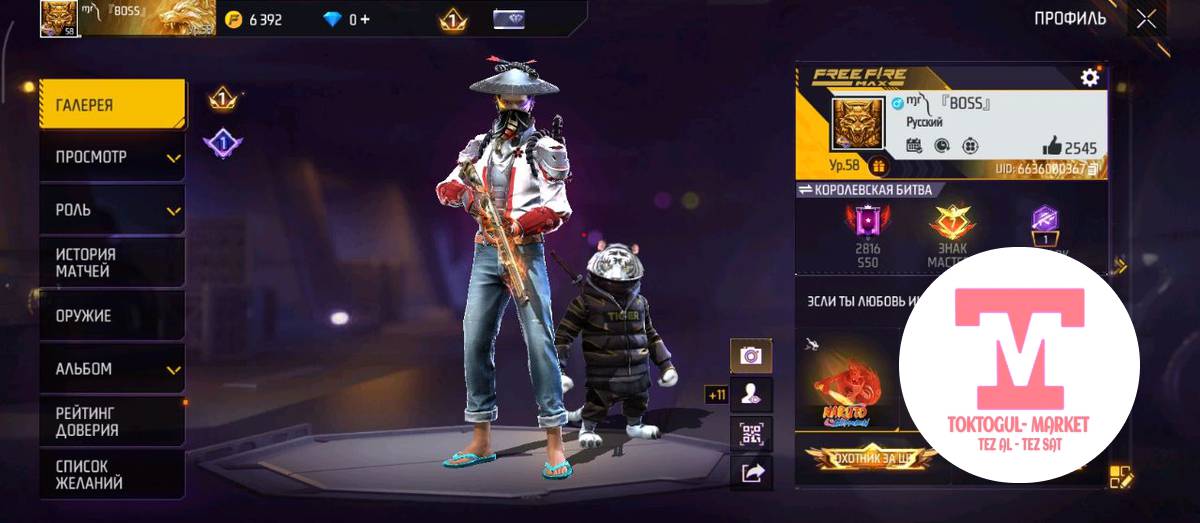Open the Галерея section

pyautogui.click(x=112, y=104)
